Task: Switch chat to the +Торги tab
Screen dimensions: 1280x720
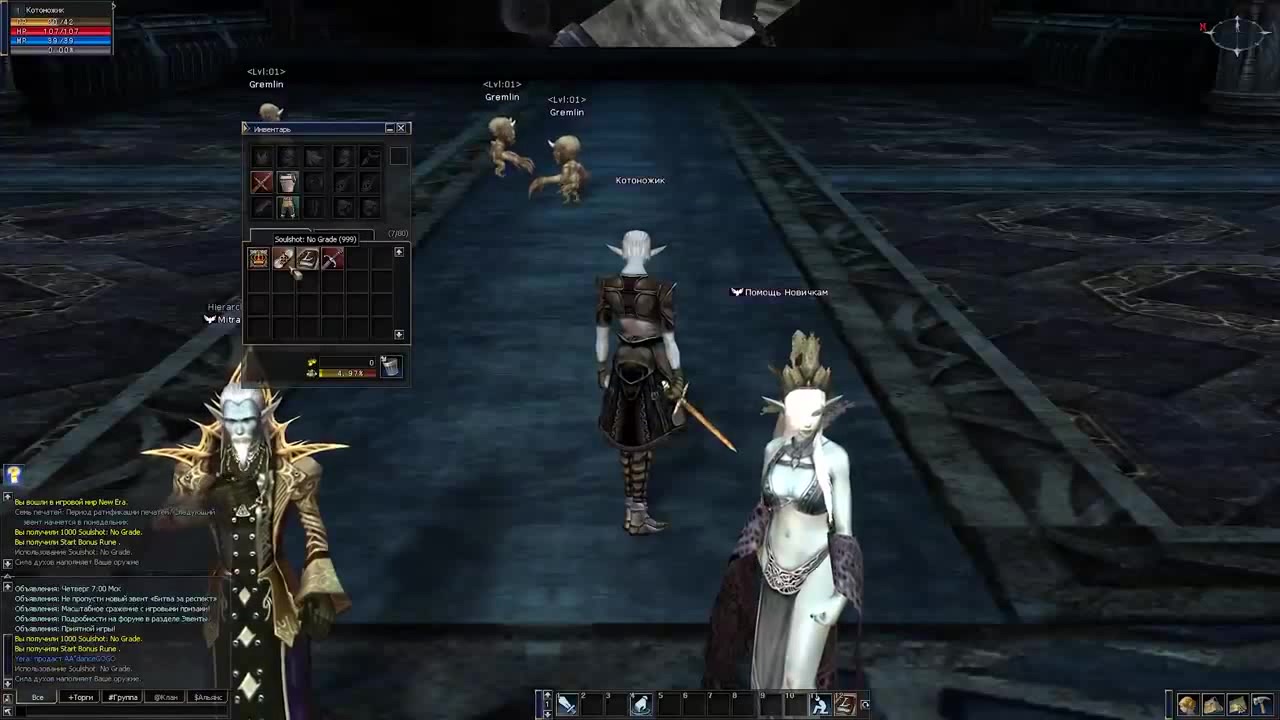Action: (x=80, y=697)
